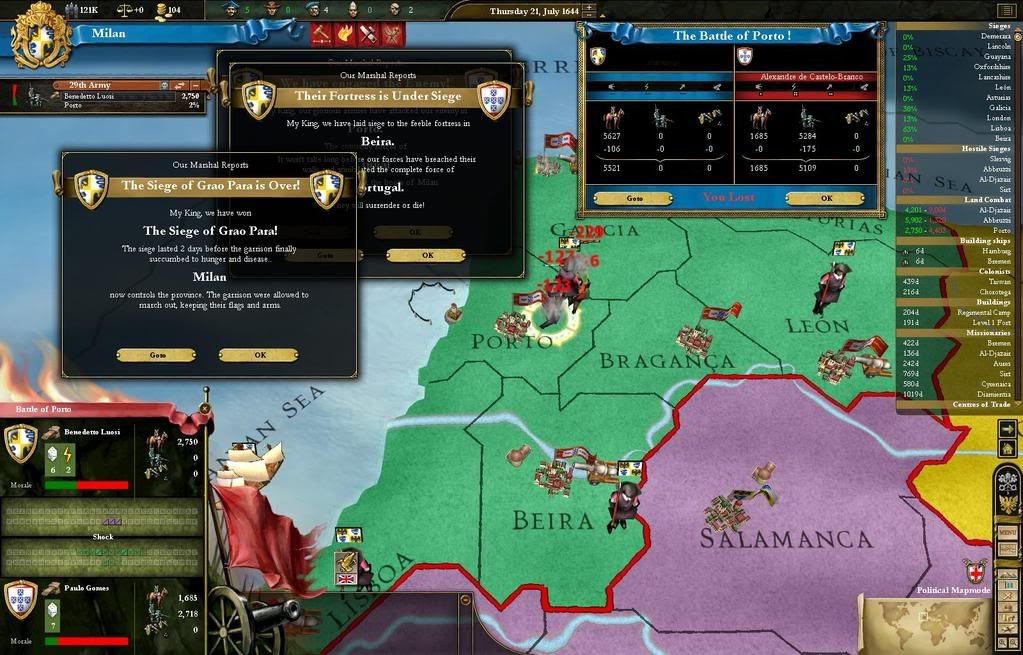The height and width of the screenshot is (655, 1023).
Task: Close the Battle of Porto combat panel
Action: pyautogui.click(x=205, y=408)
